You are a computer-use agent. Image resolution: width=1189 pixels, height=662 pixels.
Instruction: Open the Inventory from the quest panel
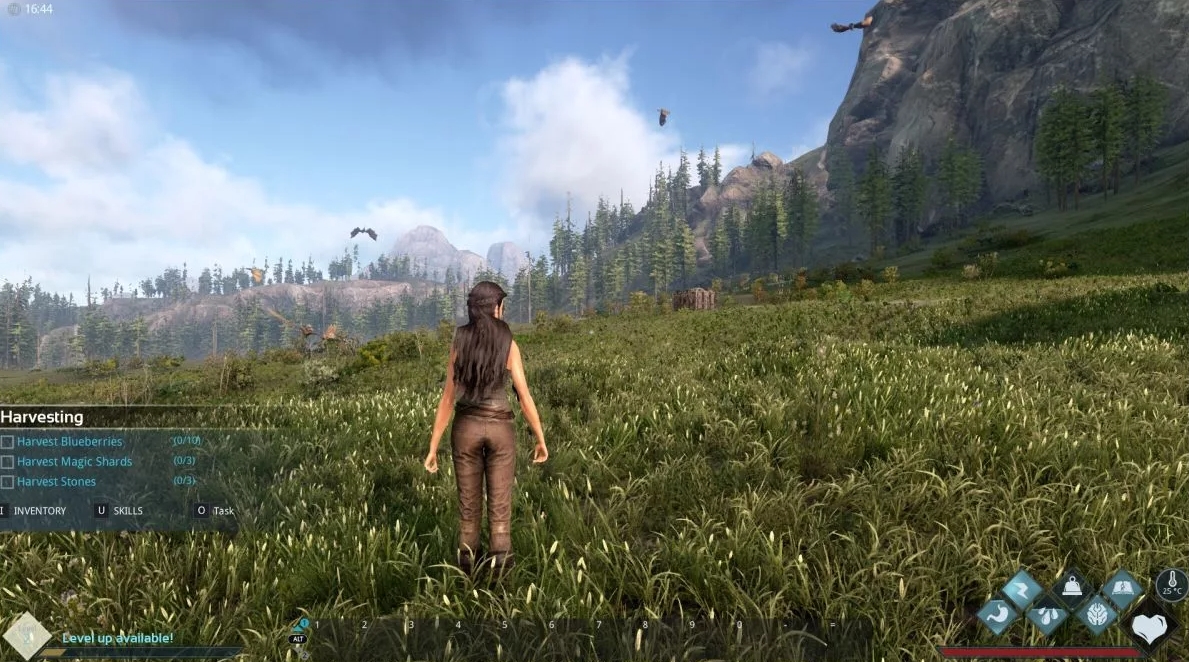click(39, 511)
